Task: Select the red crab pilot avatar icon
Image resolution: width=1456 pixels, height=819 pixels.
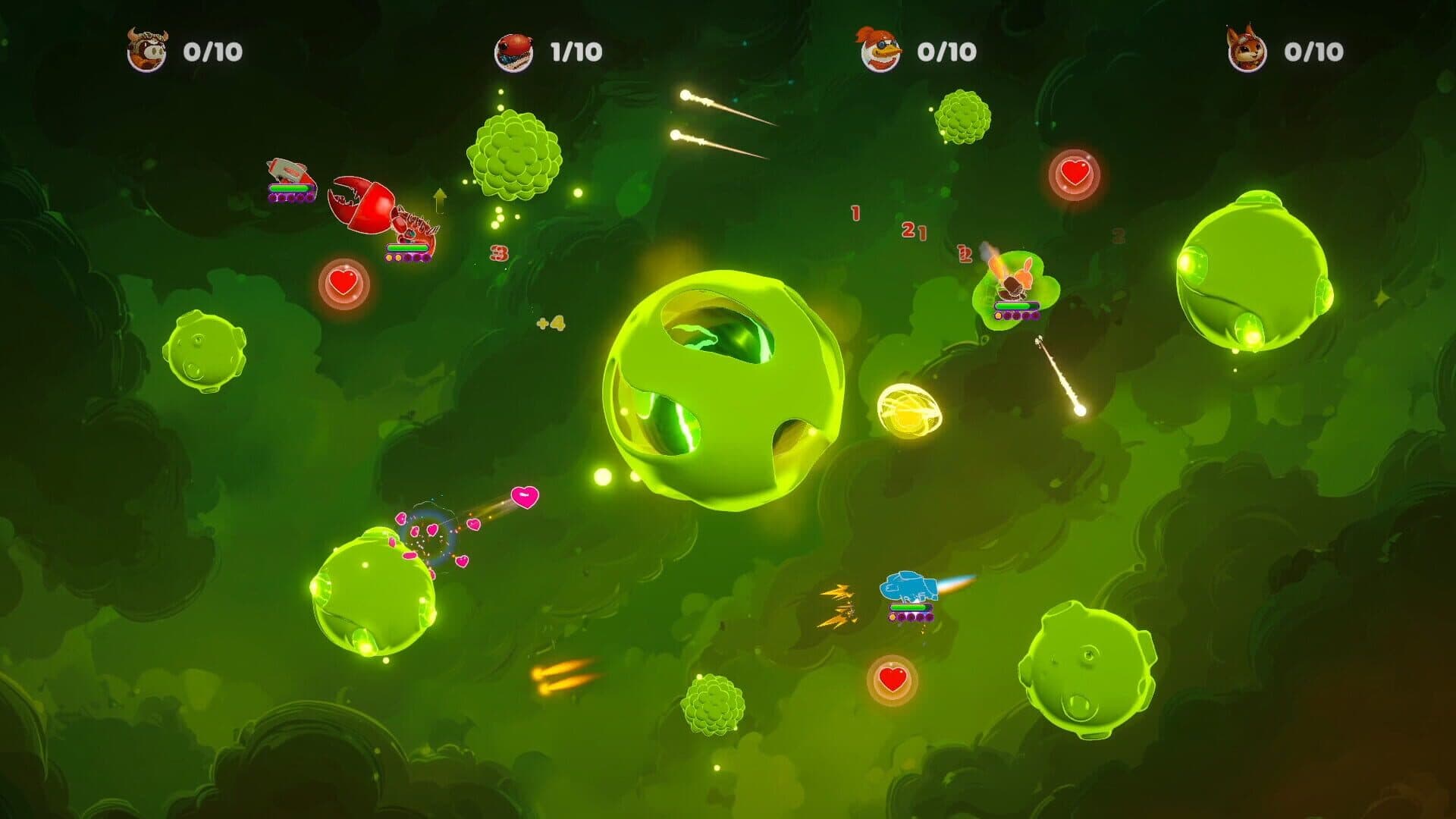Action: [512, 52]
